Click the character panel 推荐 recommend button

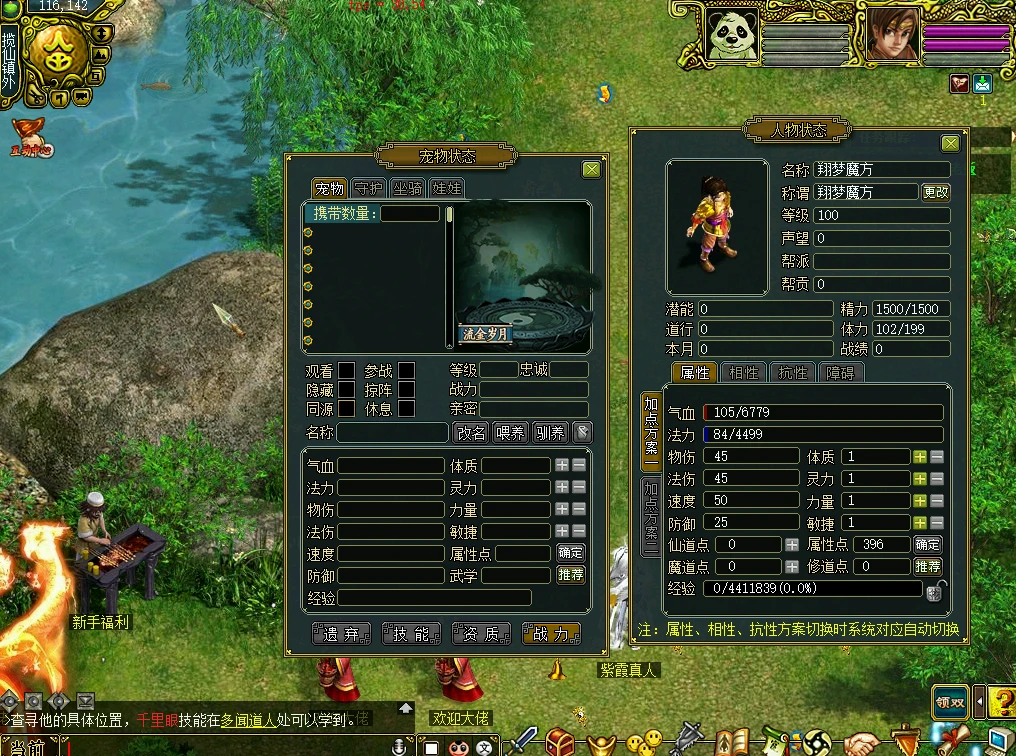point(927,566)
